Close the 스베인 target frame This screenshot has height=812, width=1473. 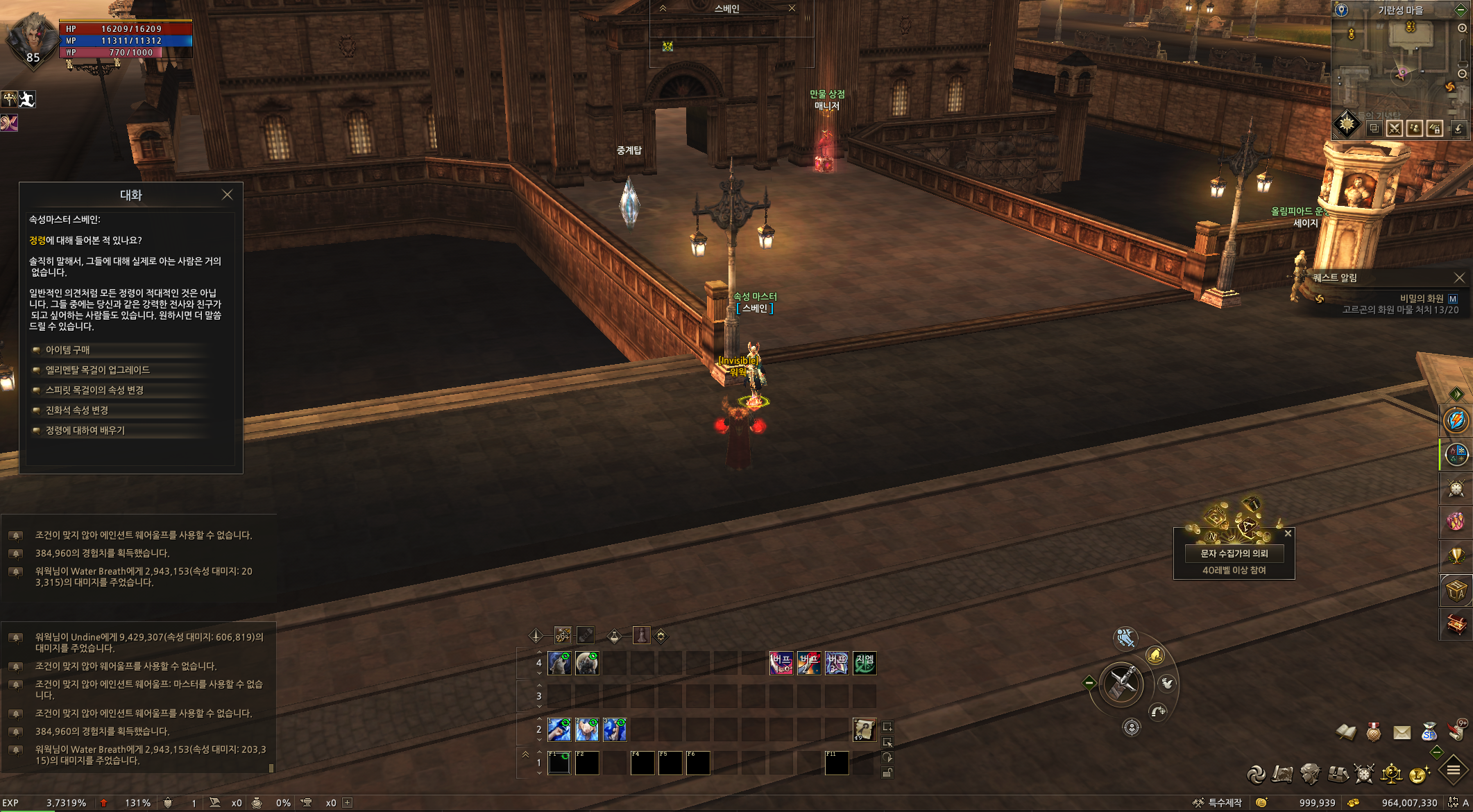pyautogui.click(x=792, y=8)
